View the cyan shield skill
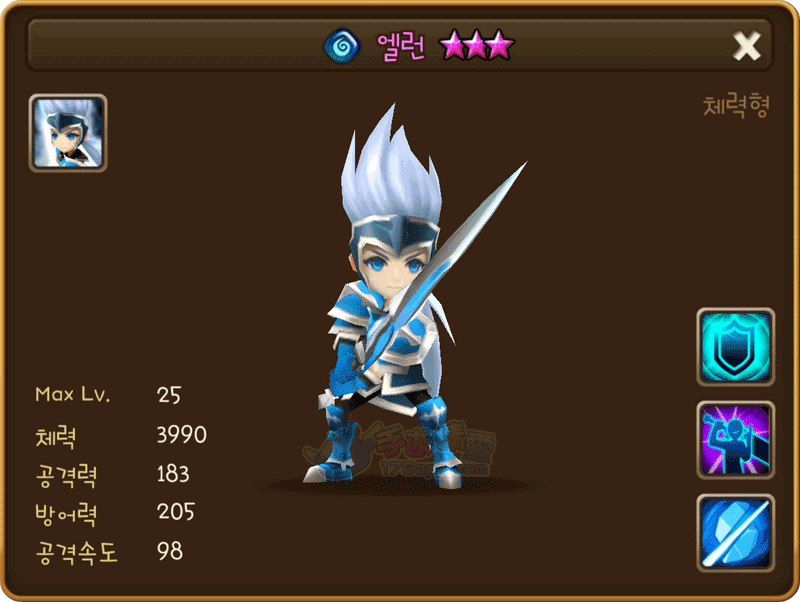800x602 pixels. click(x=735, y=347)
